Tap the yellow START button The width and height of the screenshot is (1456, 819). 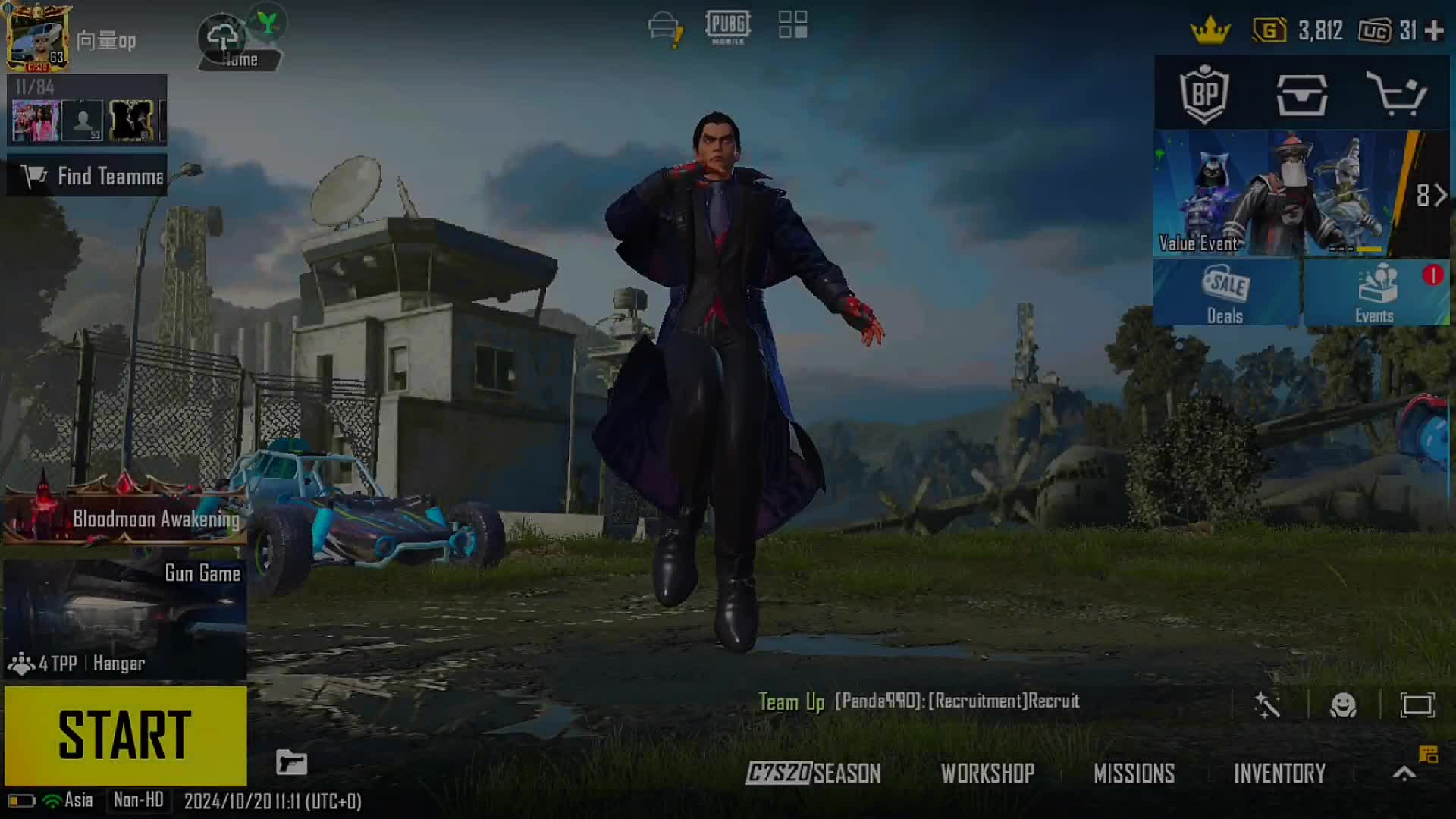pos(125,735)
